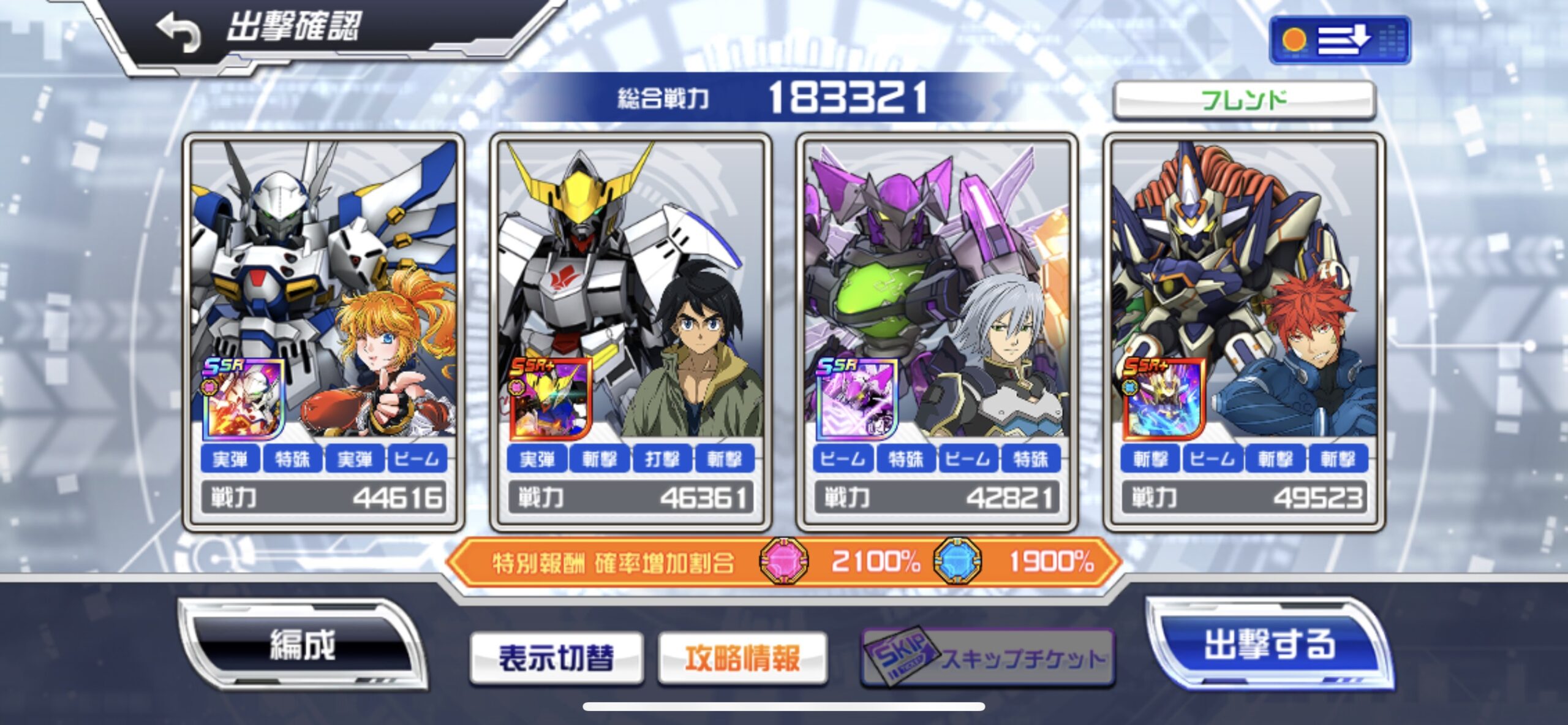Launch the sortie with 出撃する
The width and height of the screenshot is (1568, 725).
[x=1269, y=645]
